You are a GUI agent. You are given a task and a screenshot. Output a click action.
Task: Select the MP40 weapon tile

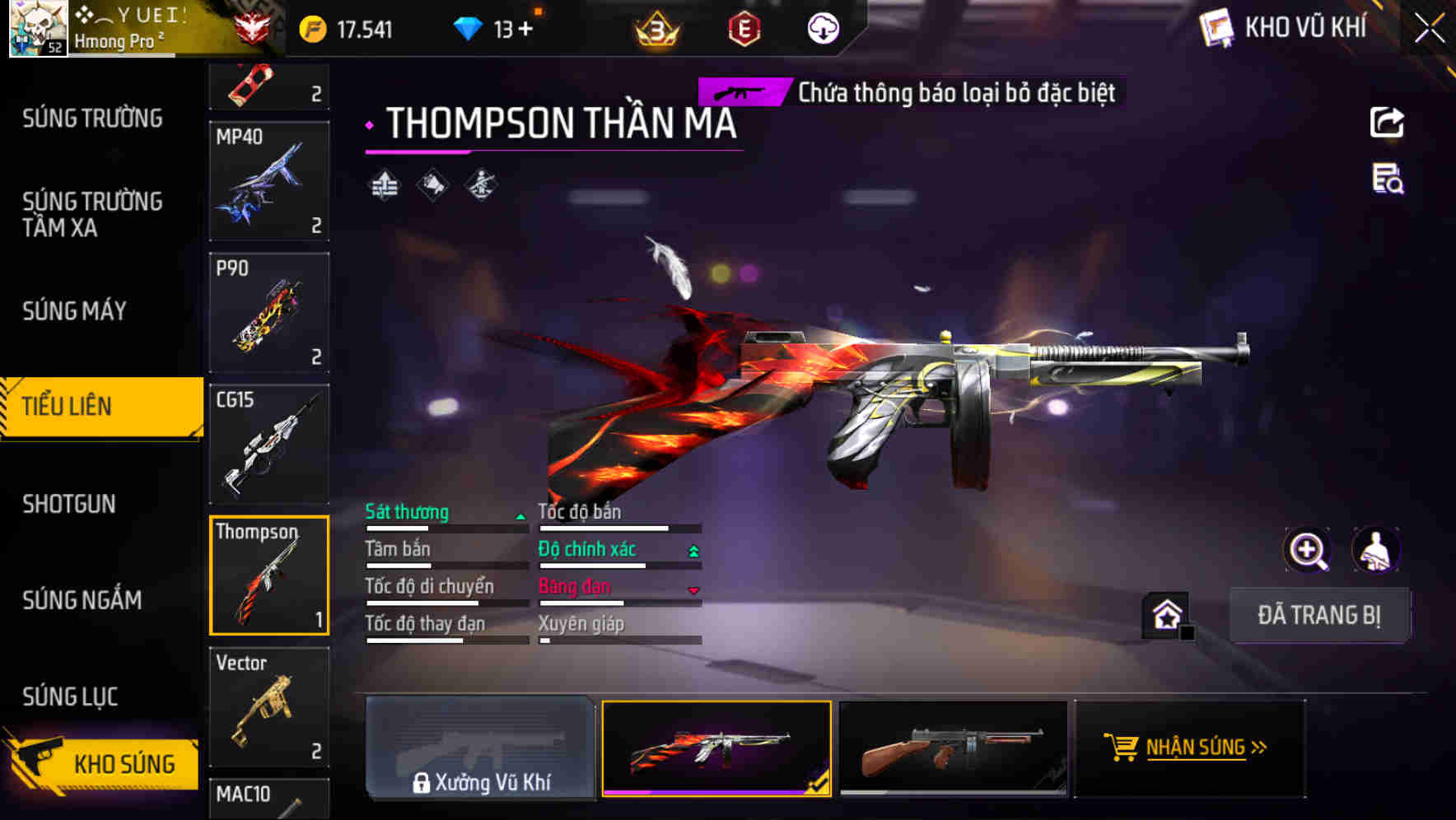coord(269,182)
